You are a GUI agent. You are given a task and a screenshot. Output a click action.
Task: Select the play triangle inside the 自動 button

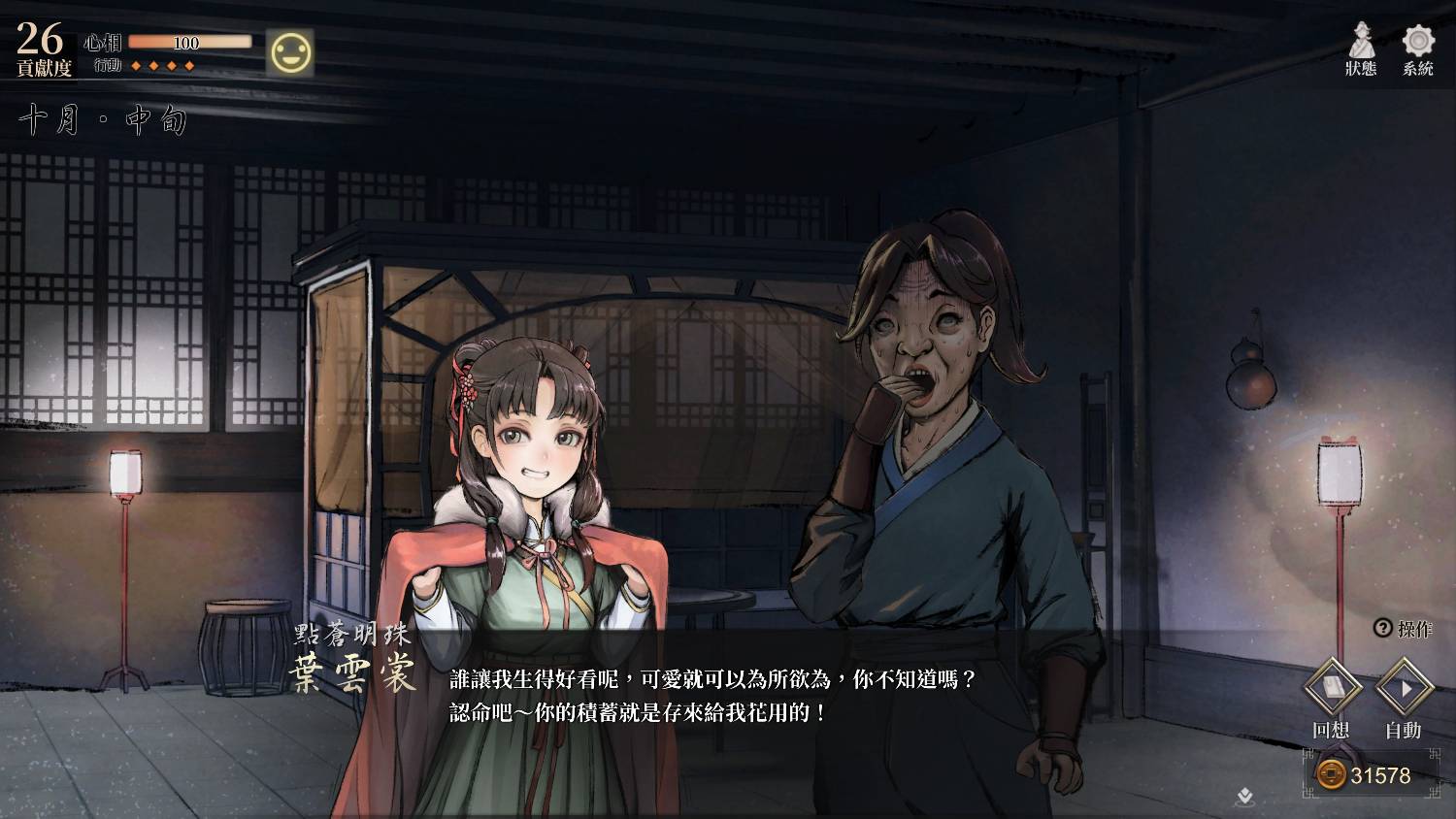[x=1405, y=687]
